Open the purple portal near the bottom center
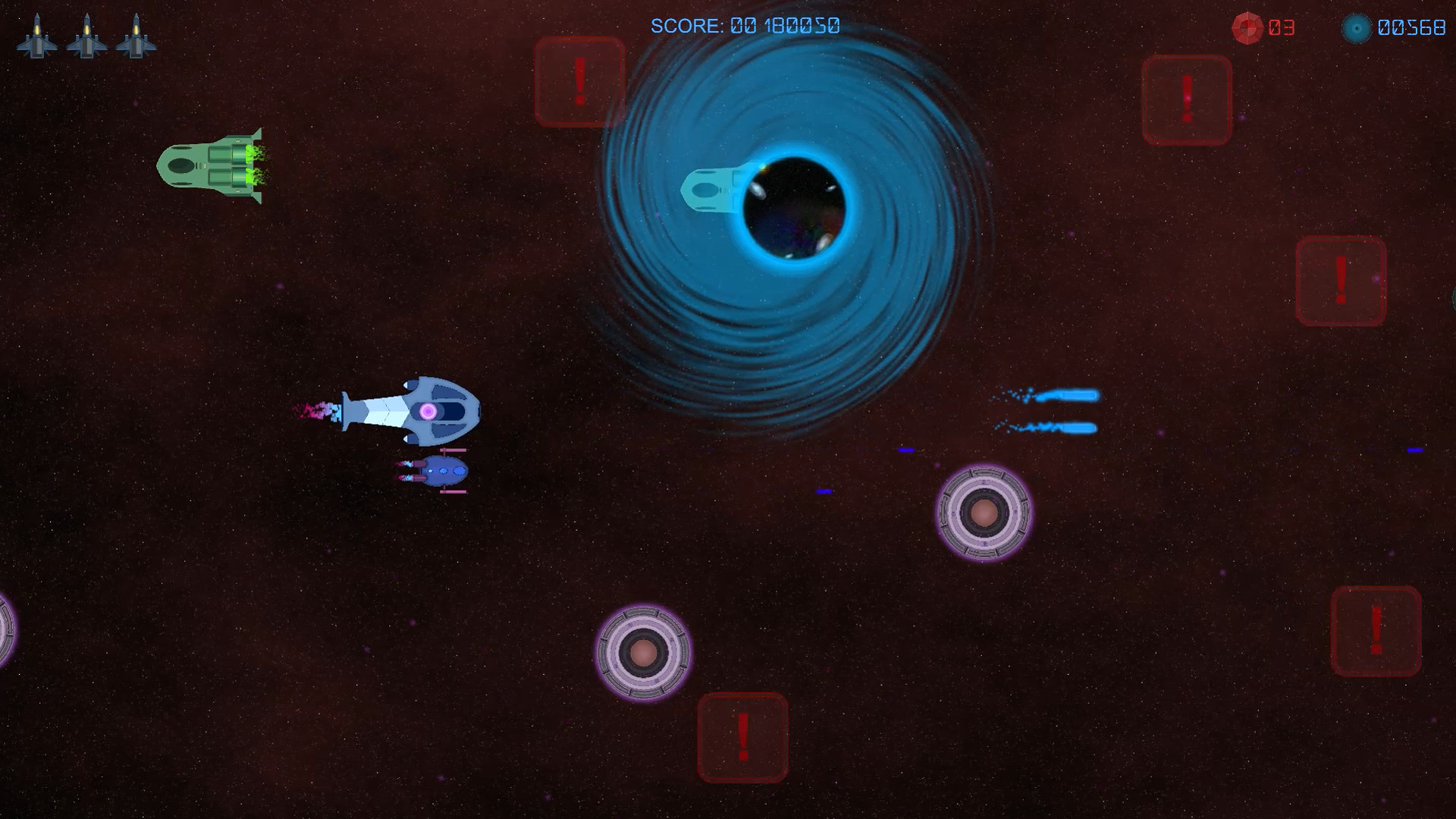The width and height of the screenshot is (1456, 819). [x=644, y=652]
